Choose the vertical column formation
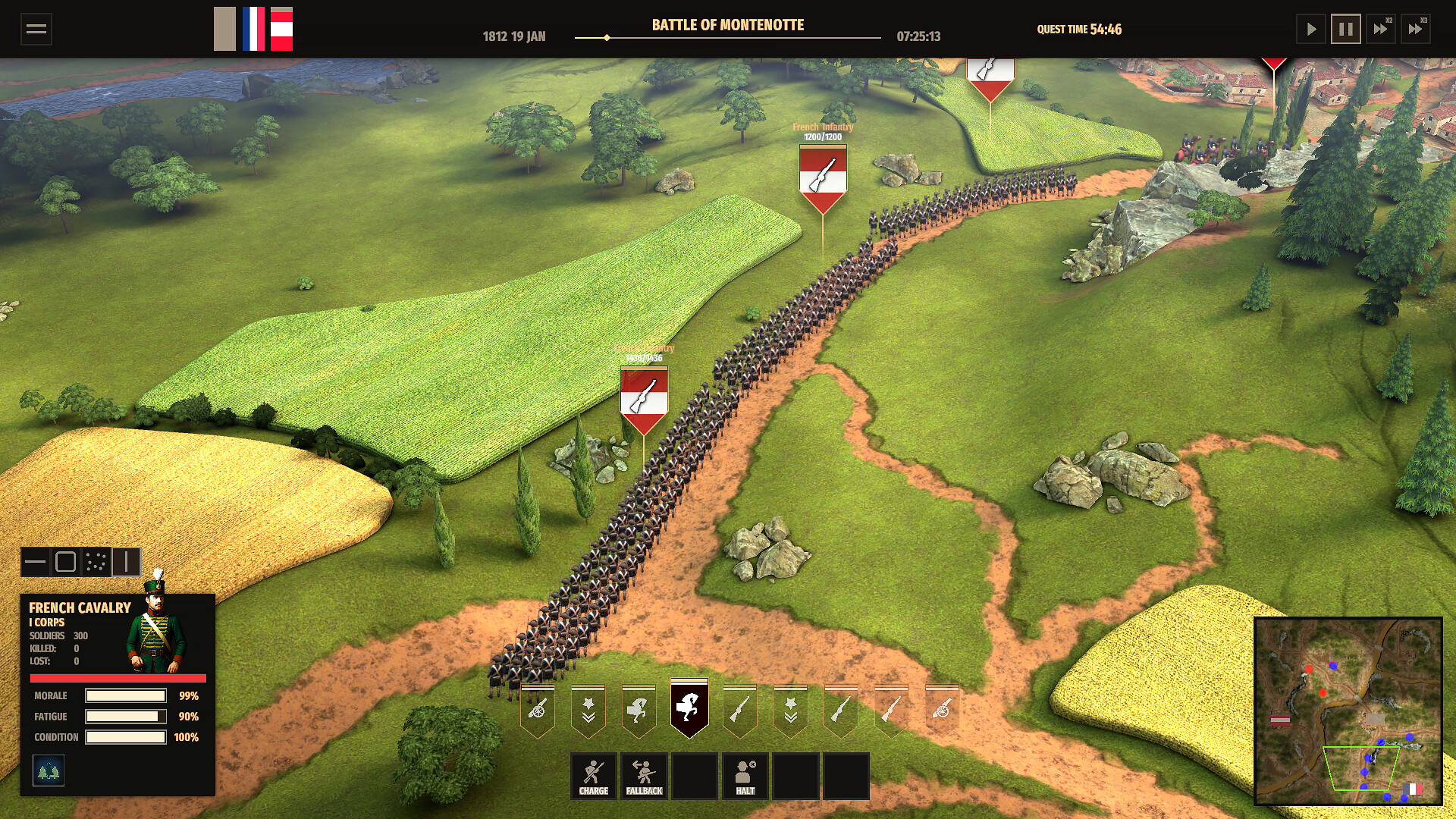Image resolution: width=1456 pixels, height=819 pixels. click(126, 562)
